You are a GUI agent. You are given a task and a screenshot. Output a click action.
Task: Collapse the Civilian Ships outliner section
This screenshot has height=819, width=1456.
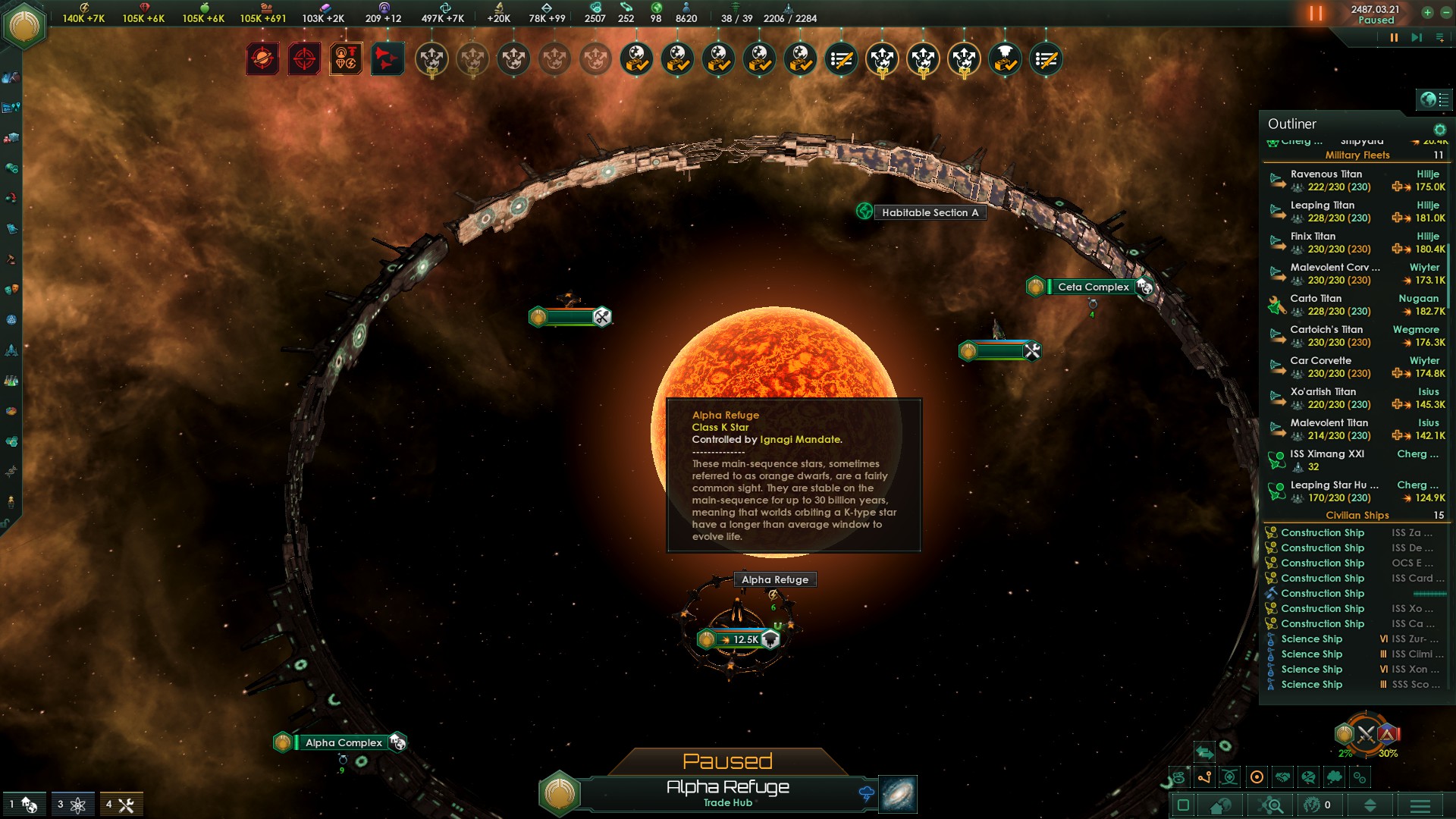tap(1357, 515)
